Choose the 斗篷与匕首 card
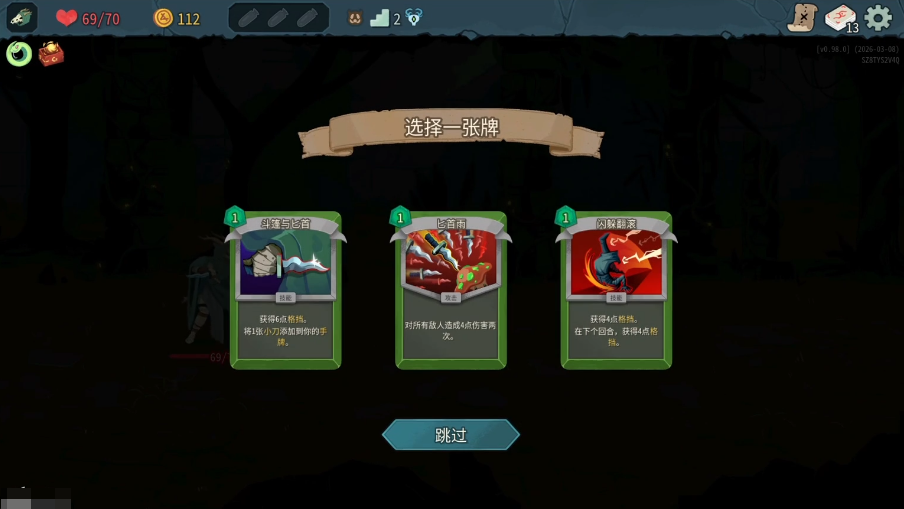The image size is (904, 509). pos(285,290)
